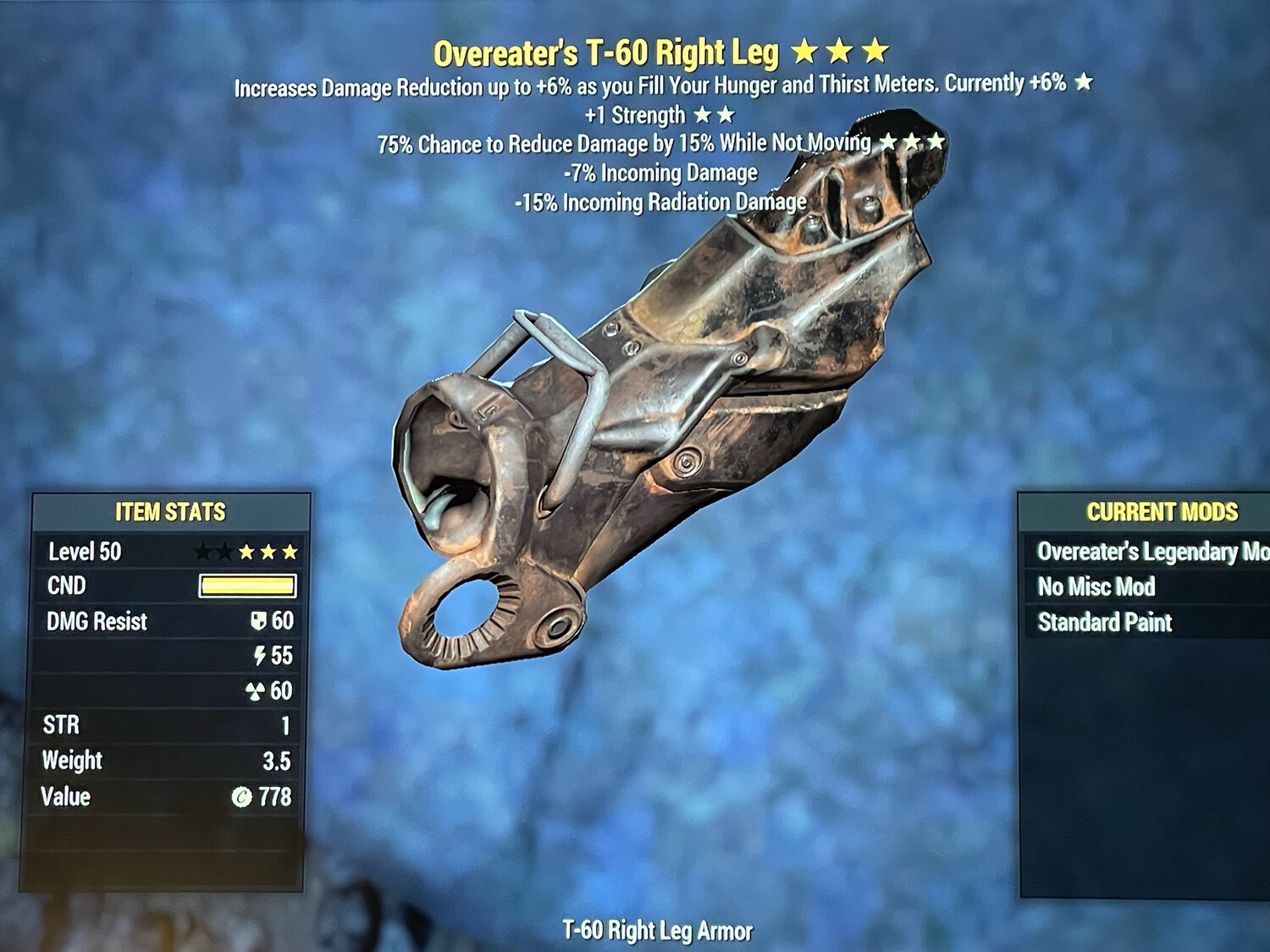
Task: Toggle the middle gold star of the title rating
Action: [840, 52]
